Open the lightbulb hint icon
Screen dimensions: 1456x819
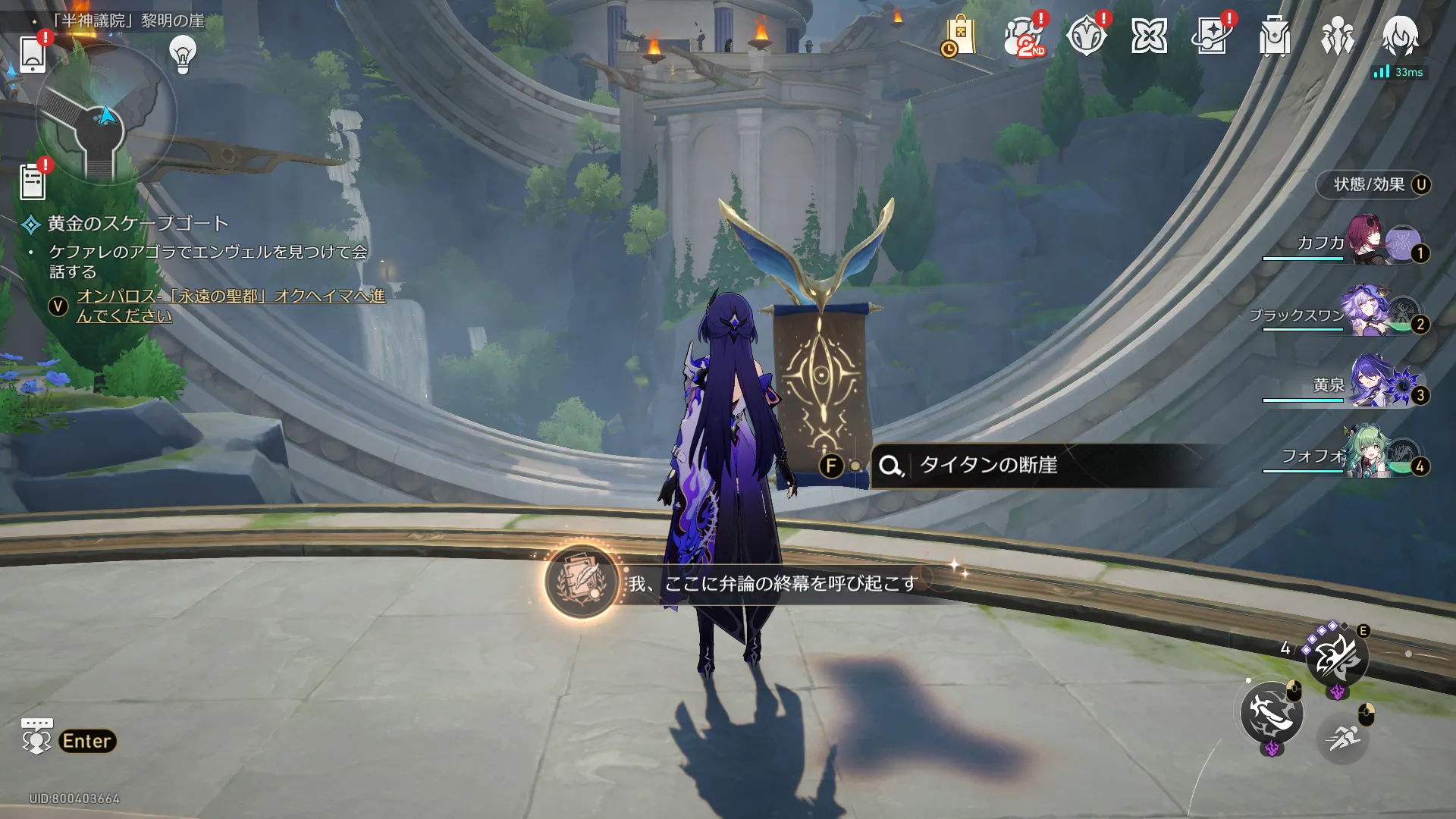[183, 55]
